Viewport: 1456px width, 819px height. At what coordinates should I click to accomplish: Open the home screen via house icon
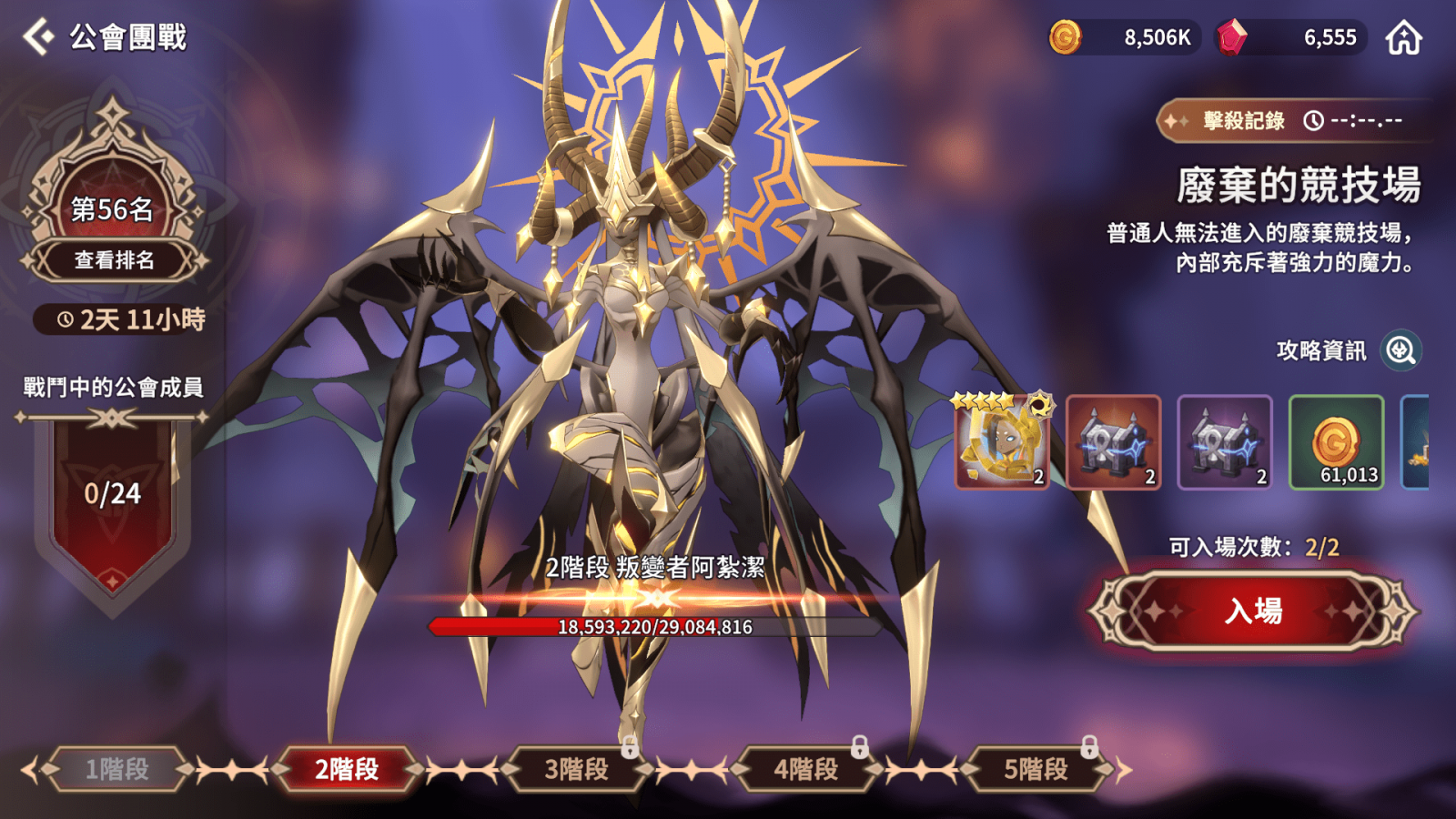[1403, 38]
